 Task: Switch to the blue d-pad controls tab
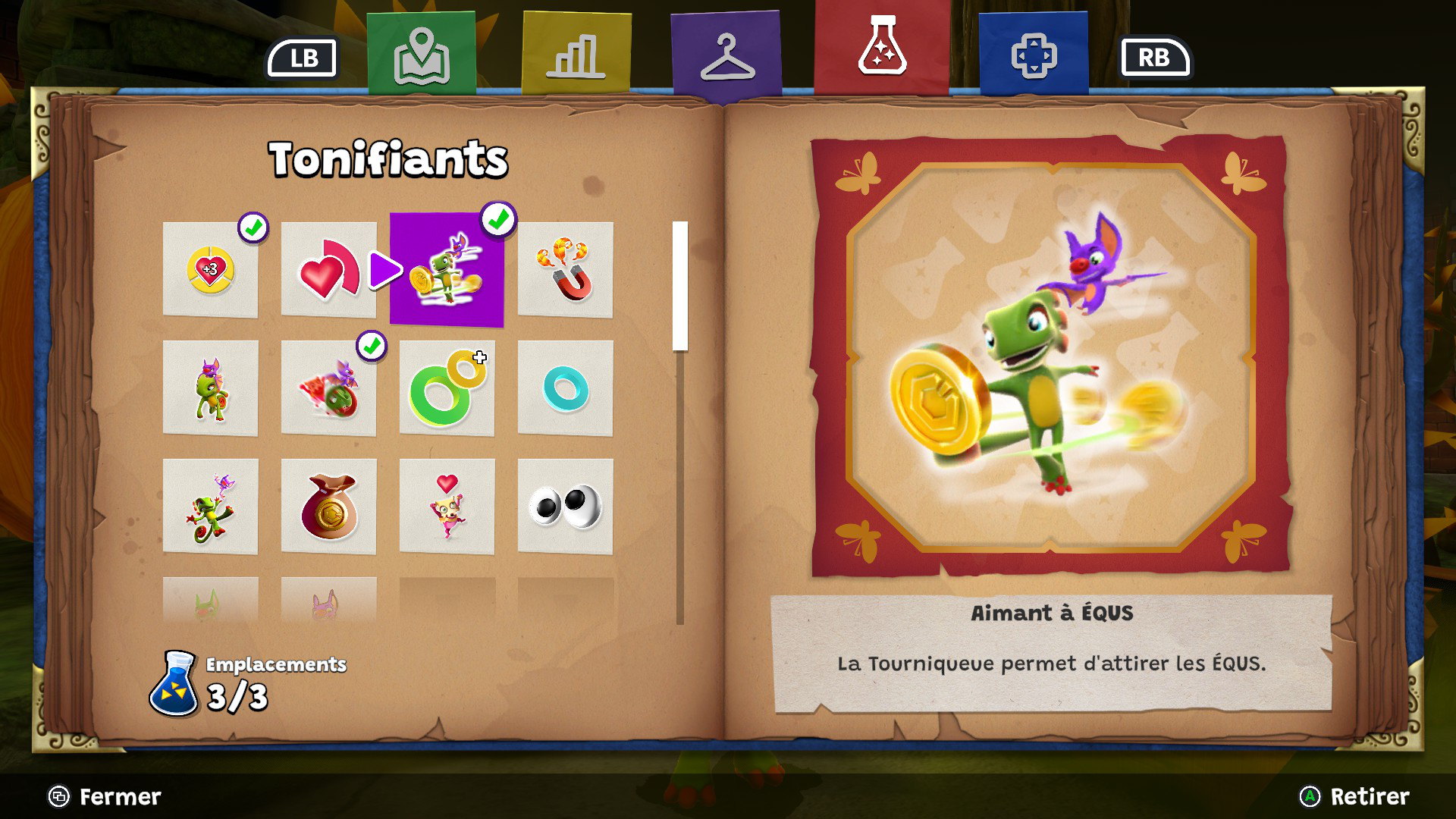(1034, 55)
